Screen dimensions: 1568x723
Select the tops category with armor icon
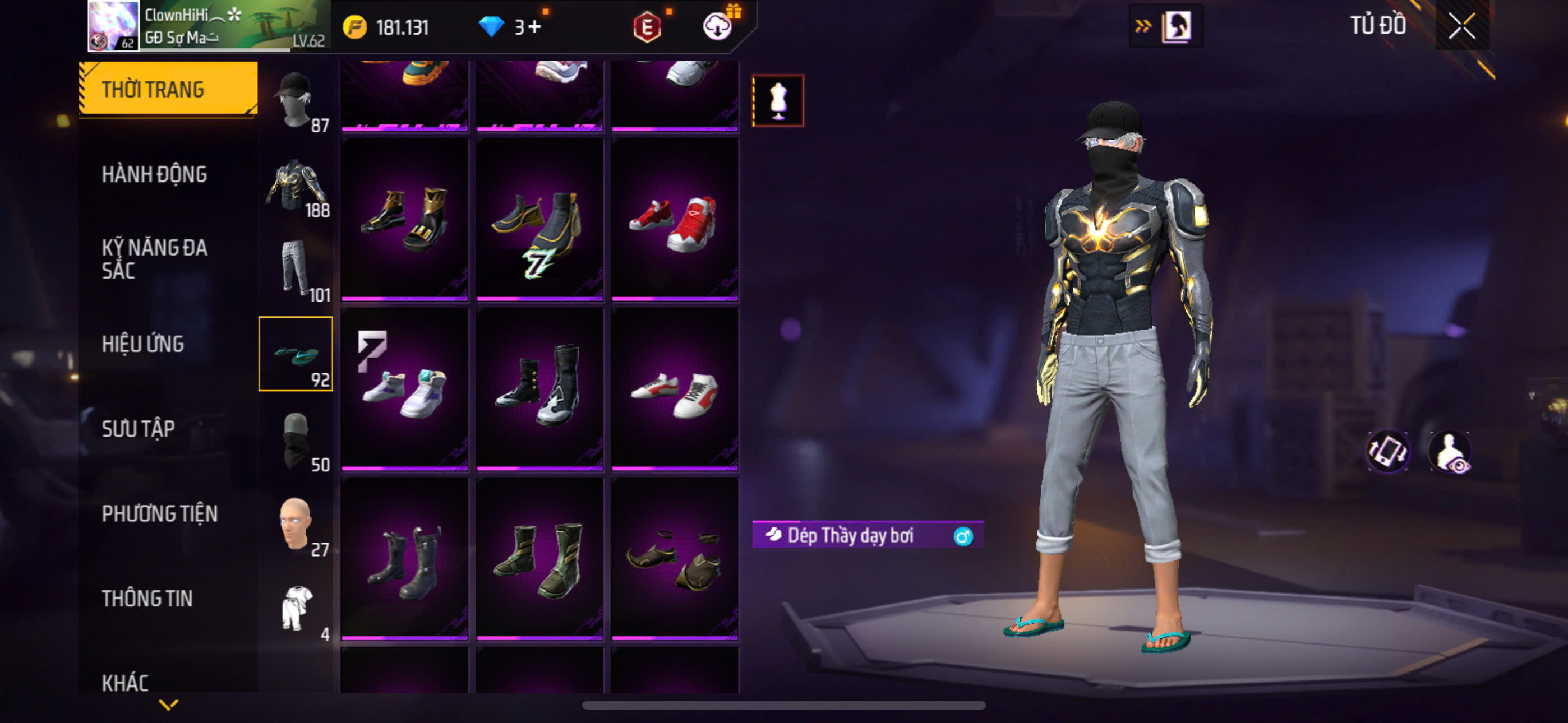click(296, 184)
